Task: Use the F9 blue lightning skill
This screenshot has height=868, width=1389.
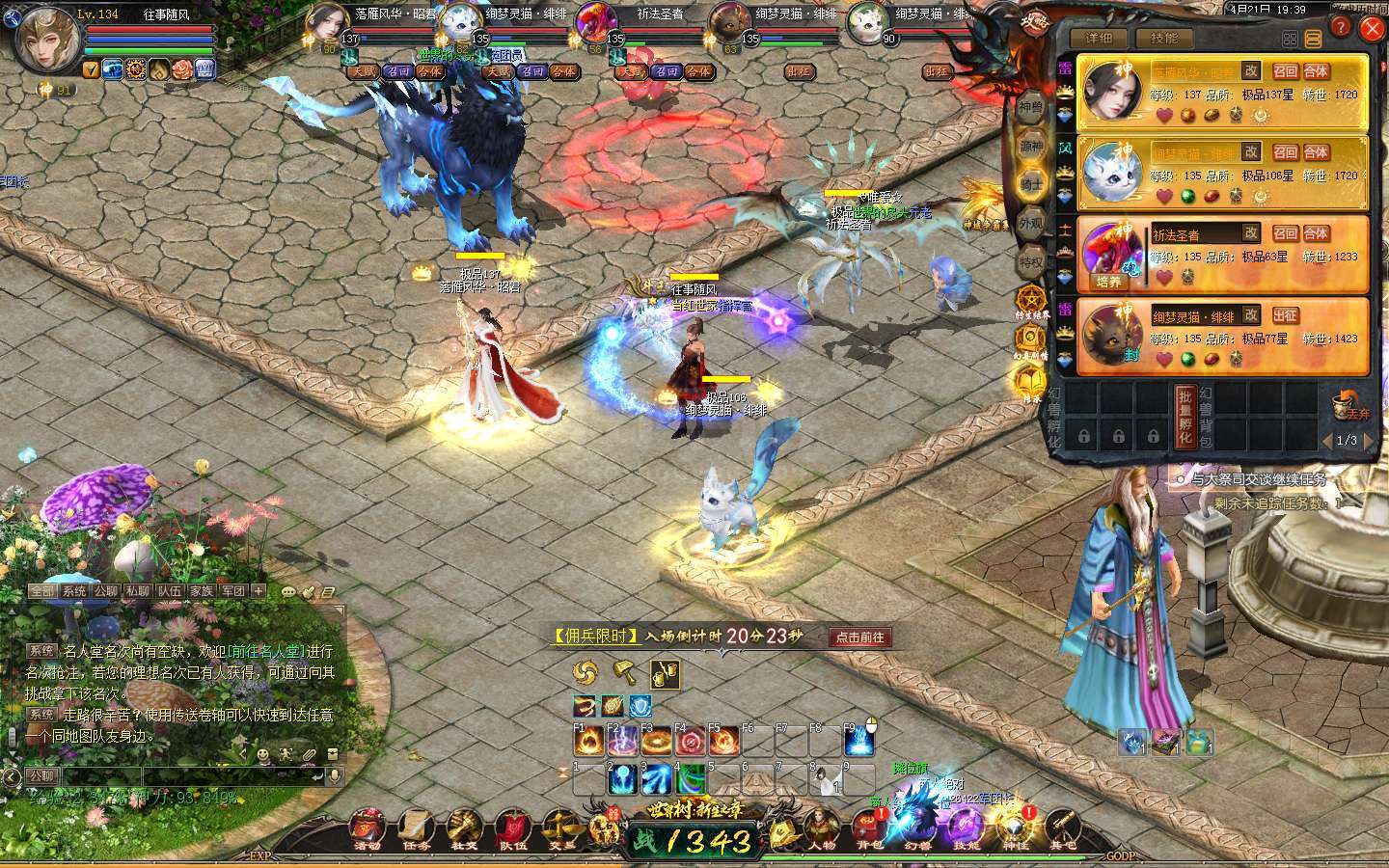Action: (859, 741)
